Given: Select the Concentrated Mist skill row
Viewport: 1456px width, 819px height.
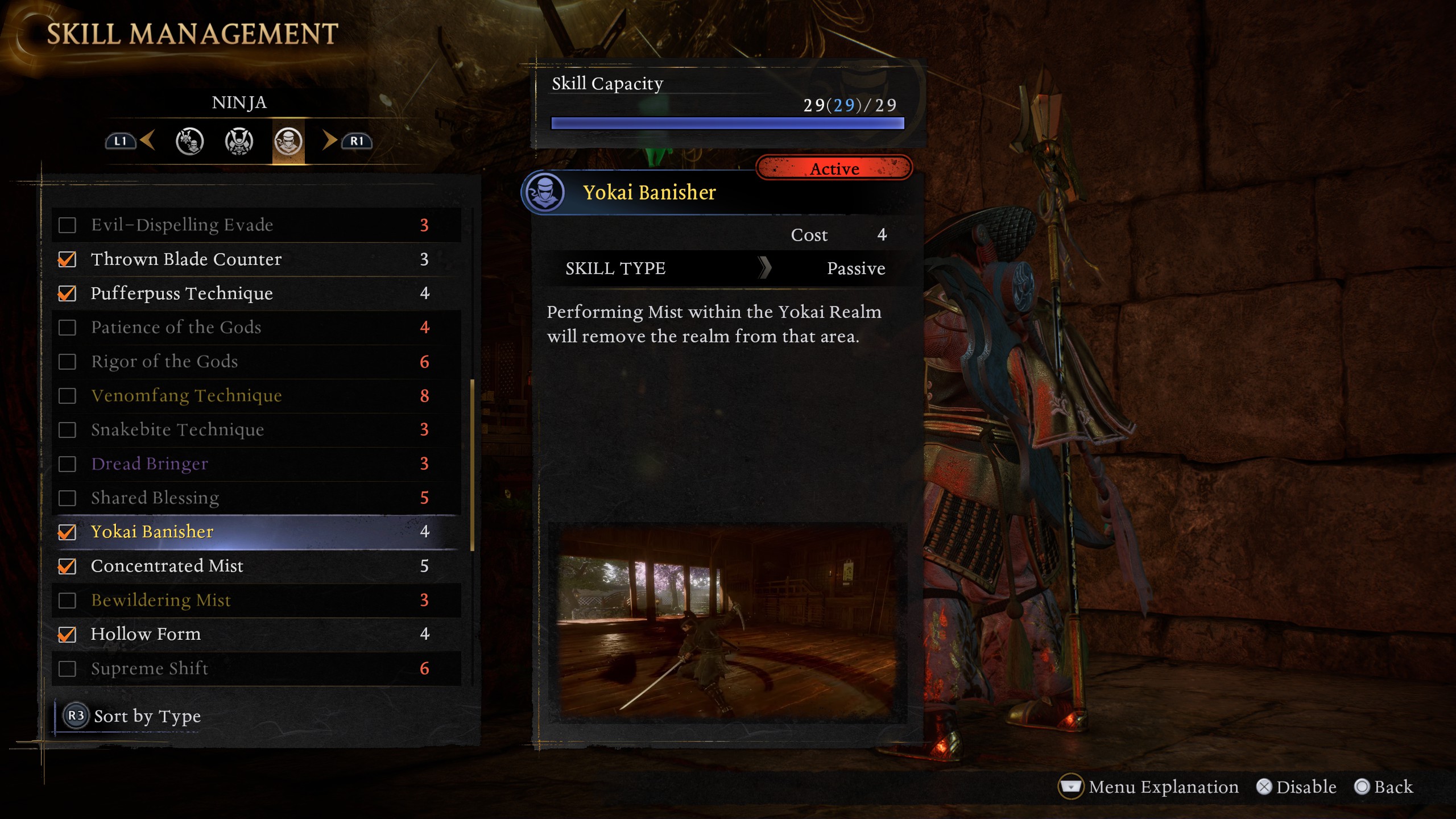Looking at the screenshot, I should 256,566.
